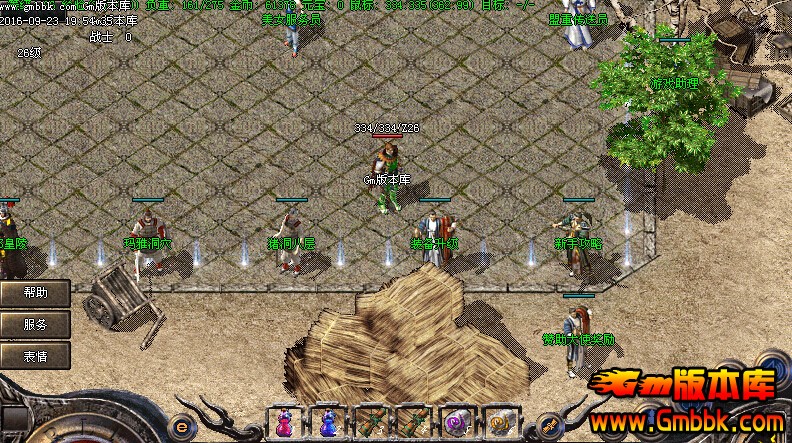Click the 服务 service button
Viewport: 792px width, 443px height.
pyautogui.click(x=34, y=324)
